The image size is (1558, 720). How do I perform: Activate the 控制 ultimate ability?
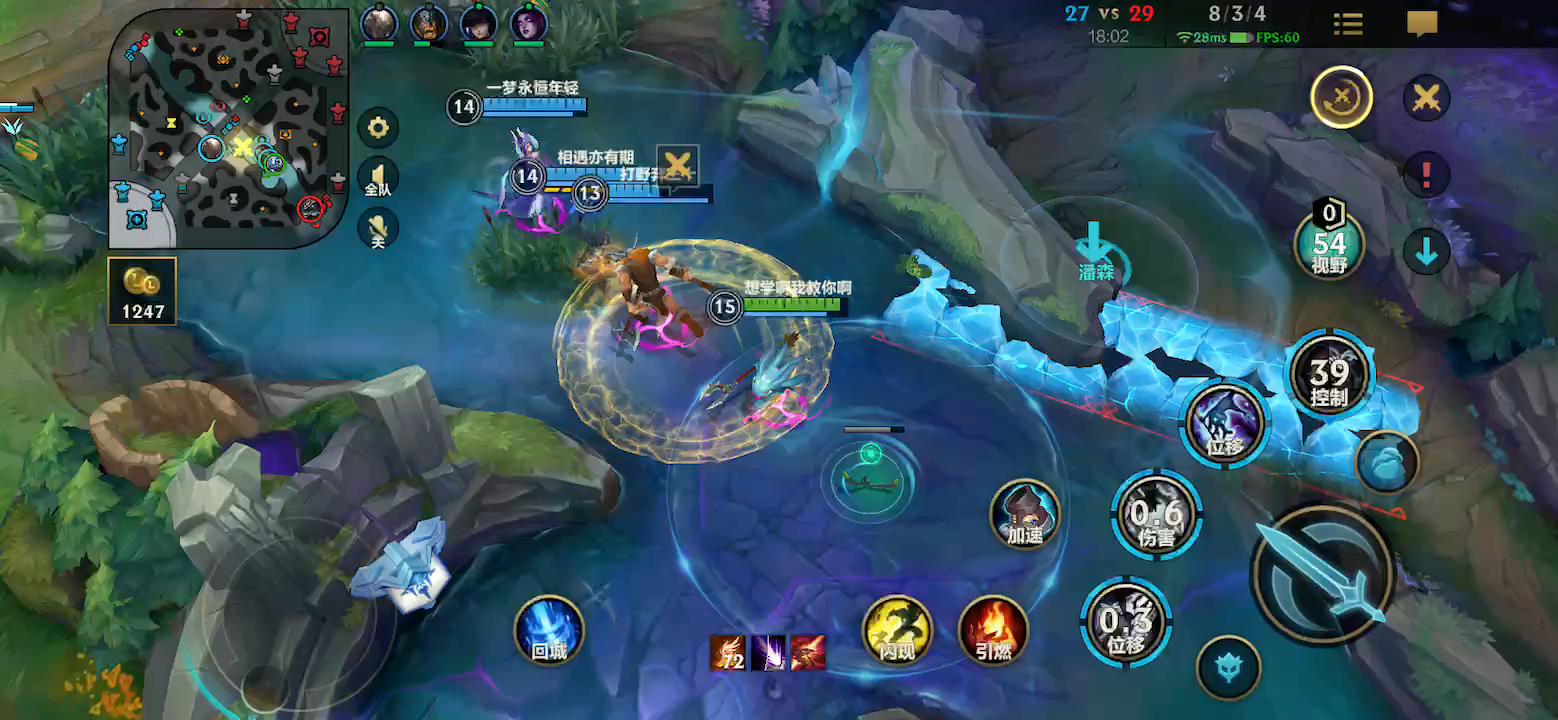point(1330,376)
